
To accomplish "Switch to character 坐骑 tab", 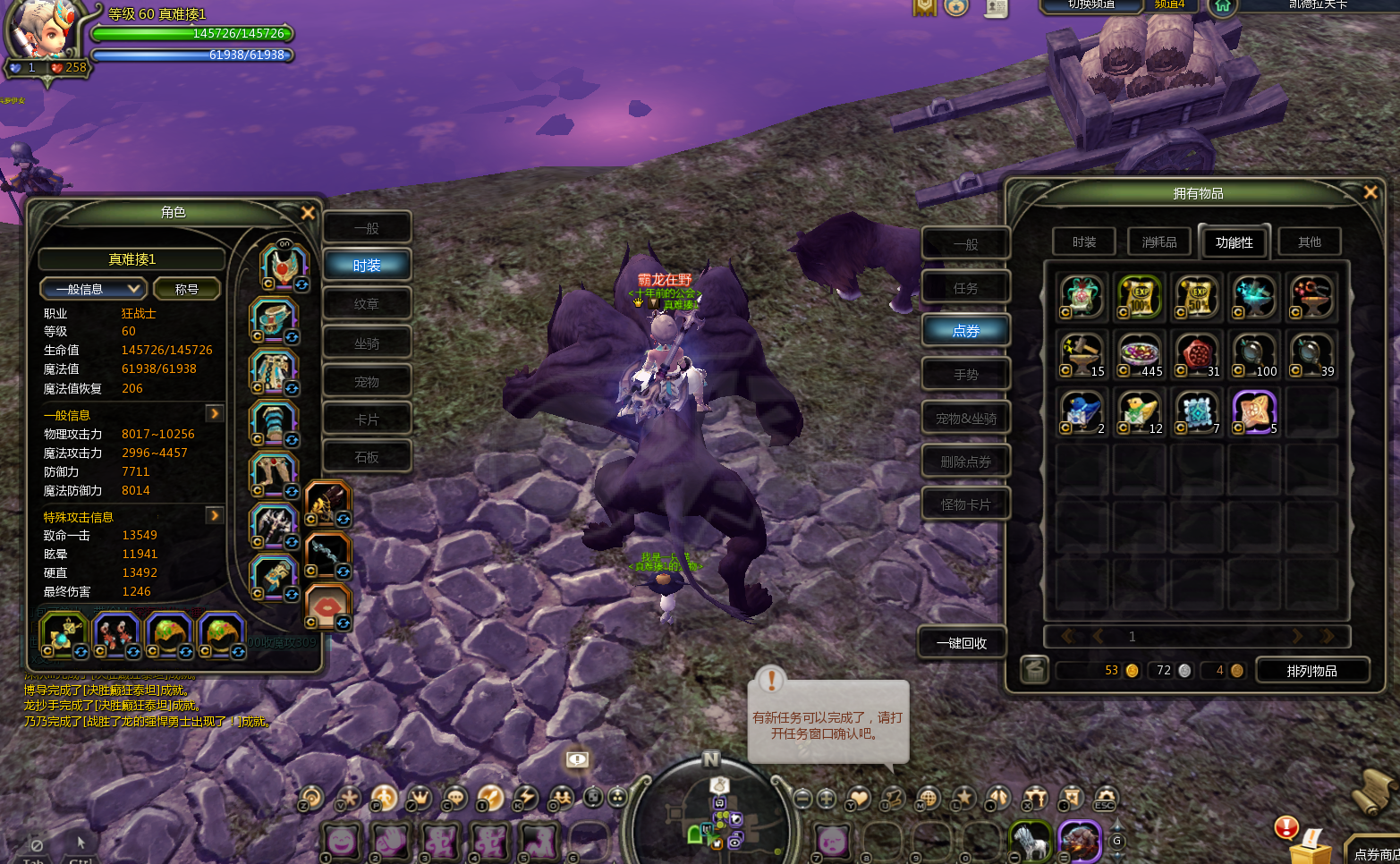I will [367, 343].
